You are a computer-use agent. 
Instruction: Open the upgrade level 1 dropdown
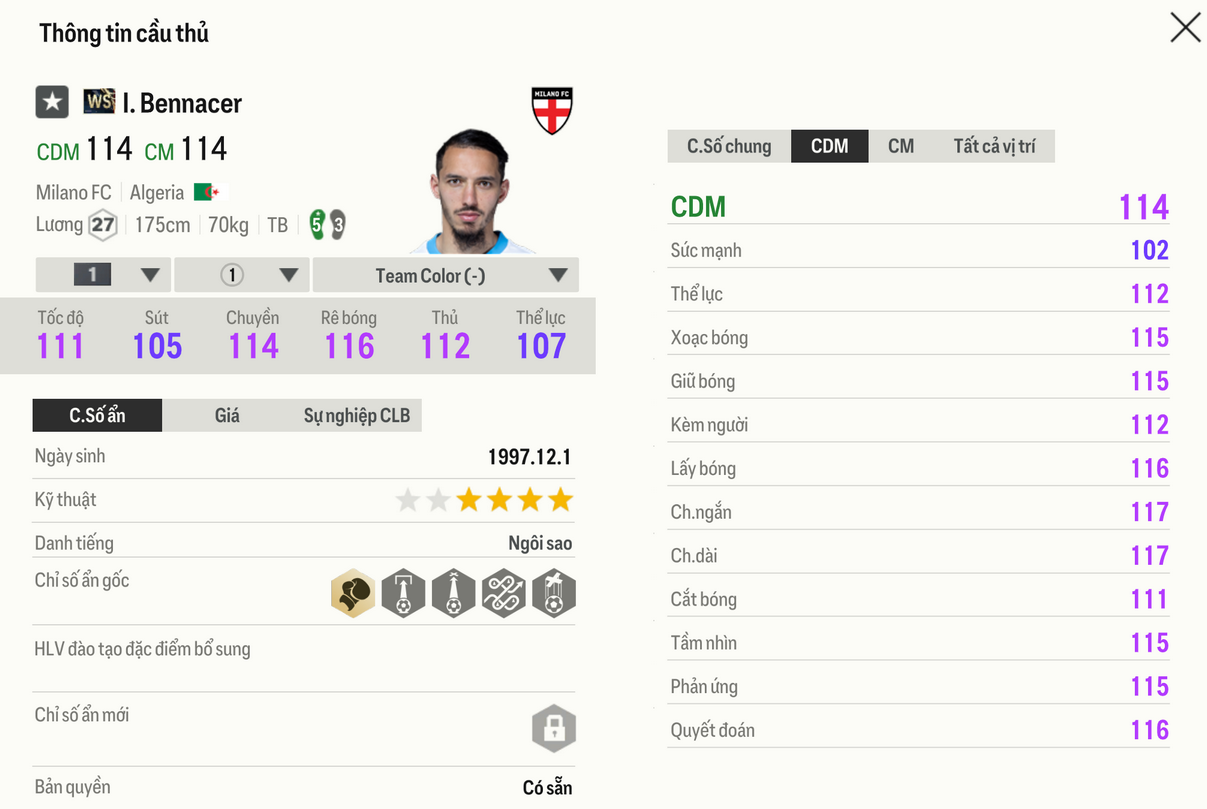(x=103, y=275)
